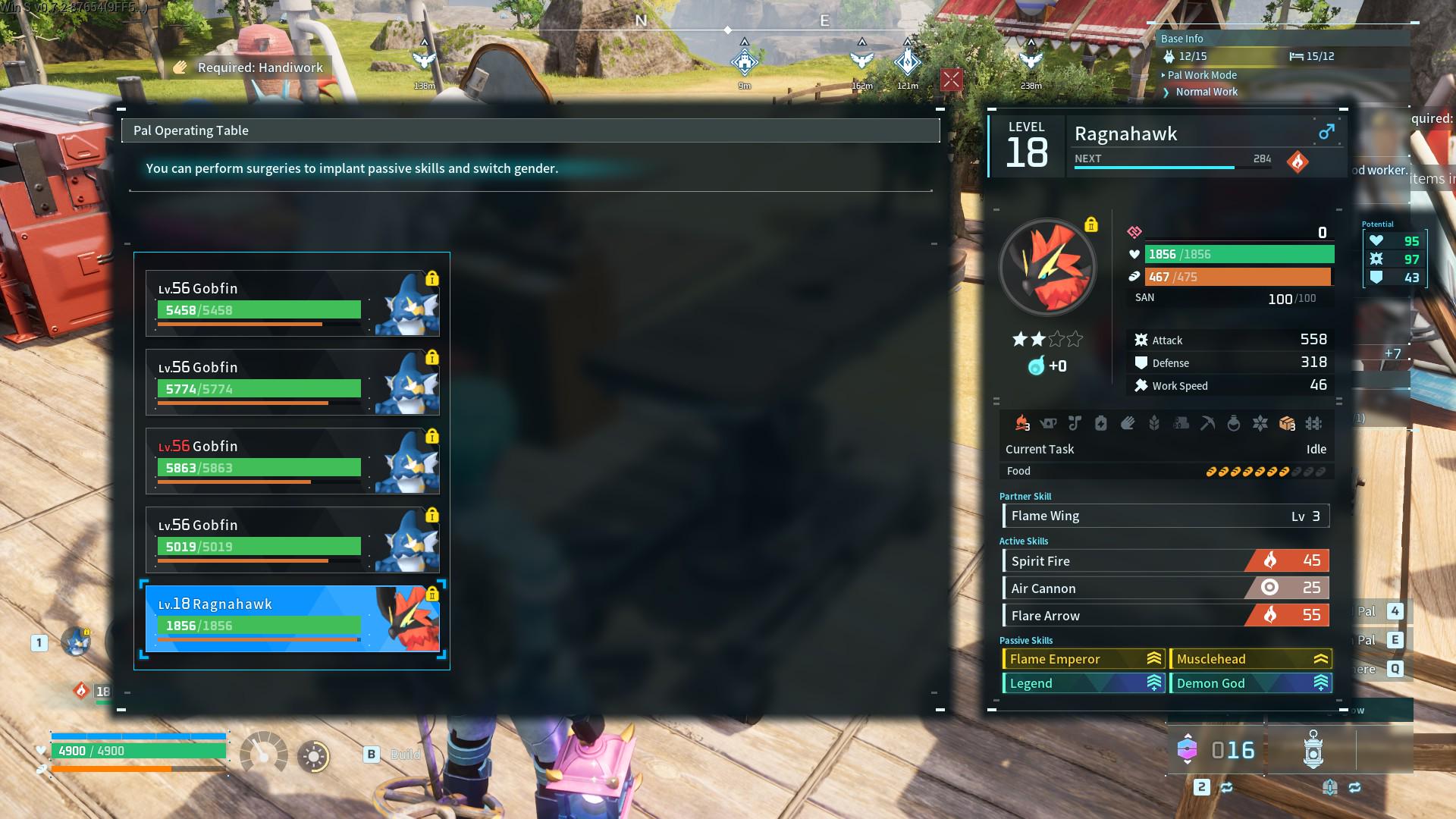
Task: Click the Pal Work Mode entry
Action: click(1202, 75)
